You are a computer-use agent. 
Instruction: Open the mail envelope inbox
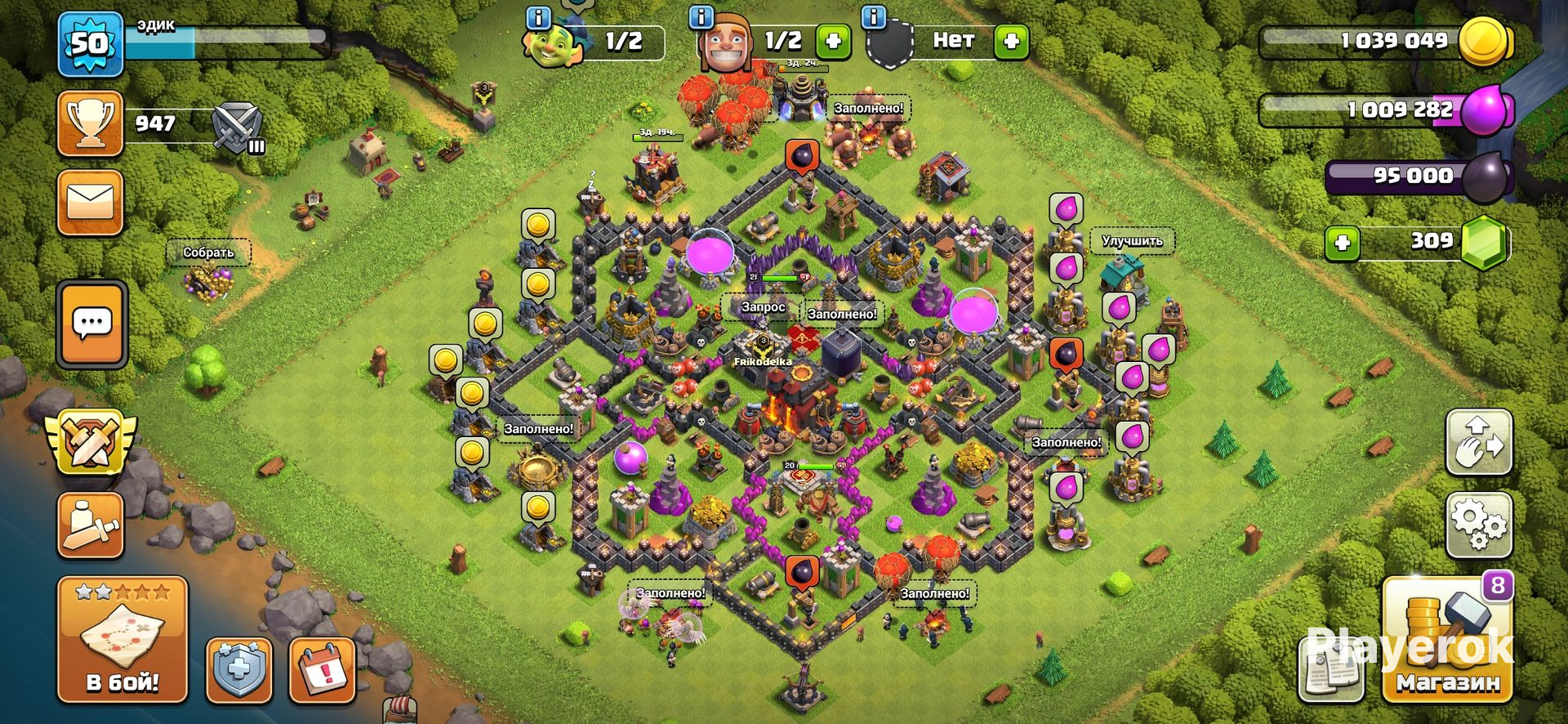[x=90, y=202]
